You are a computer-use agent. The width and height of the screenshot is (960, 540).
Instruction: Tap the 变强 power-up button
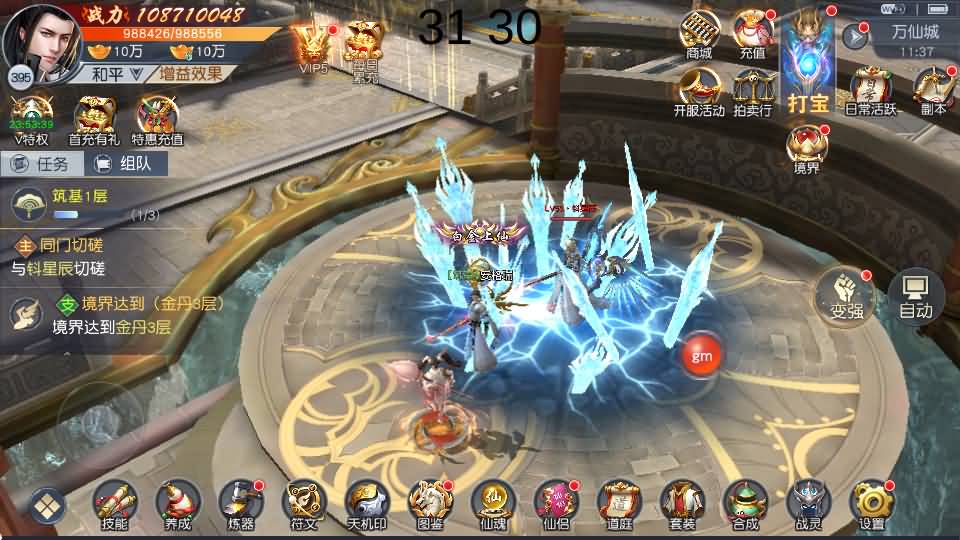[x=840, y=295]
